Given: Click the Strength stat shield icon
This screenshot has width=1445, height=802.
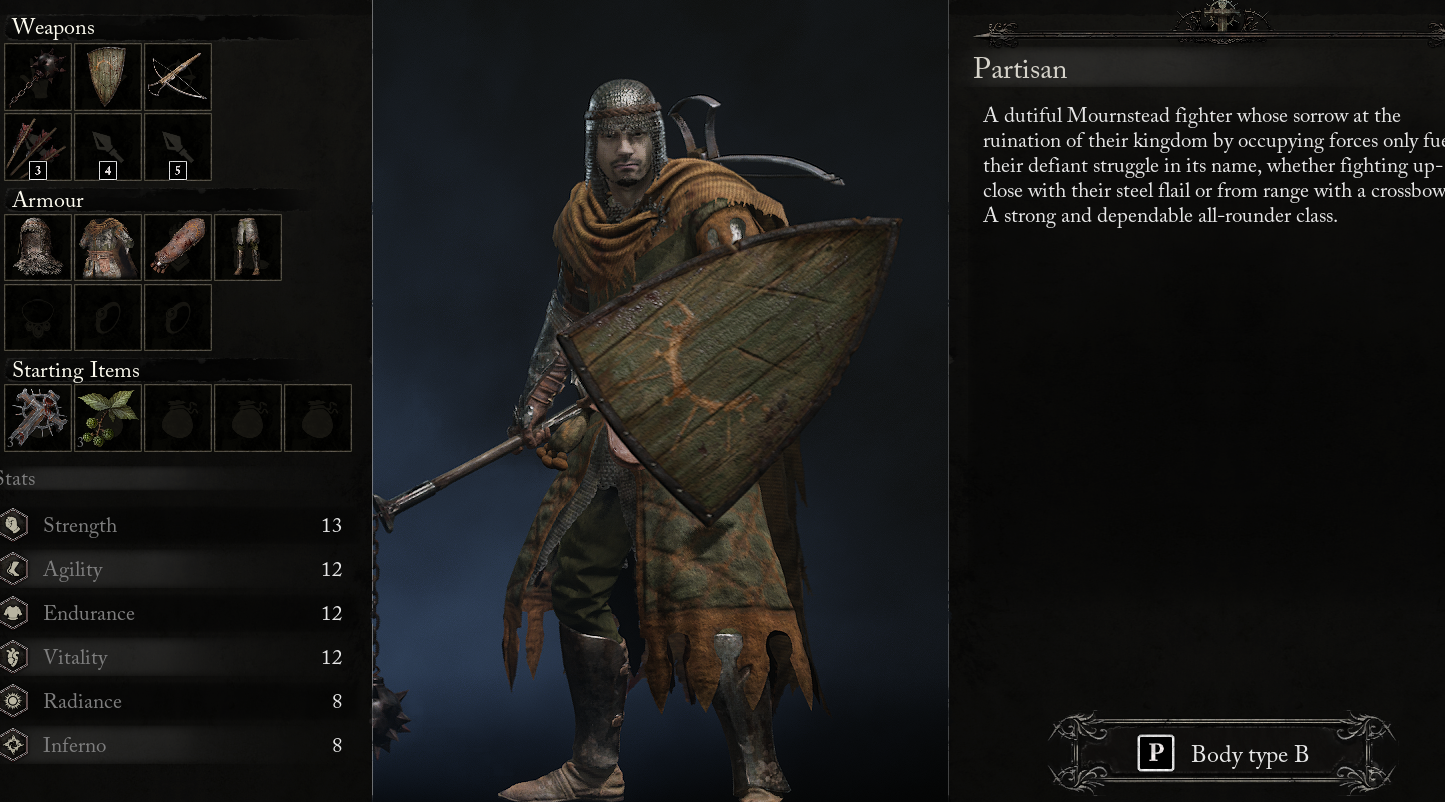Looking at the screenshot, I should tap(13, 524).
